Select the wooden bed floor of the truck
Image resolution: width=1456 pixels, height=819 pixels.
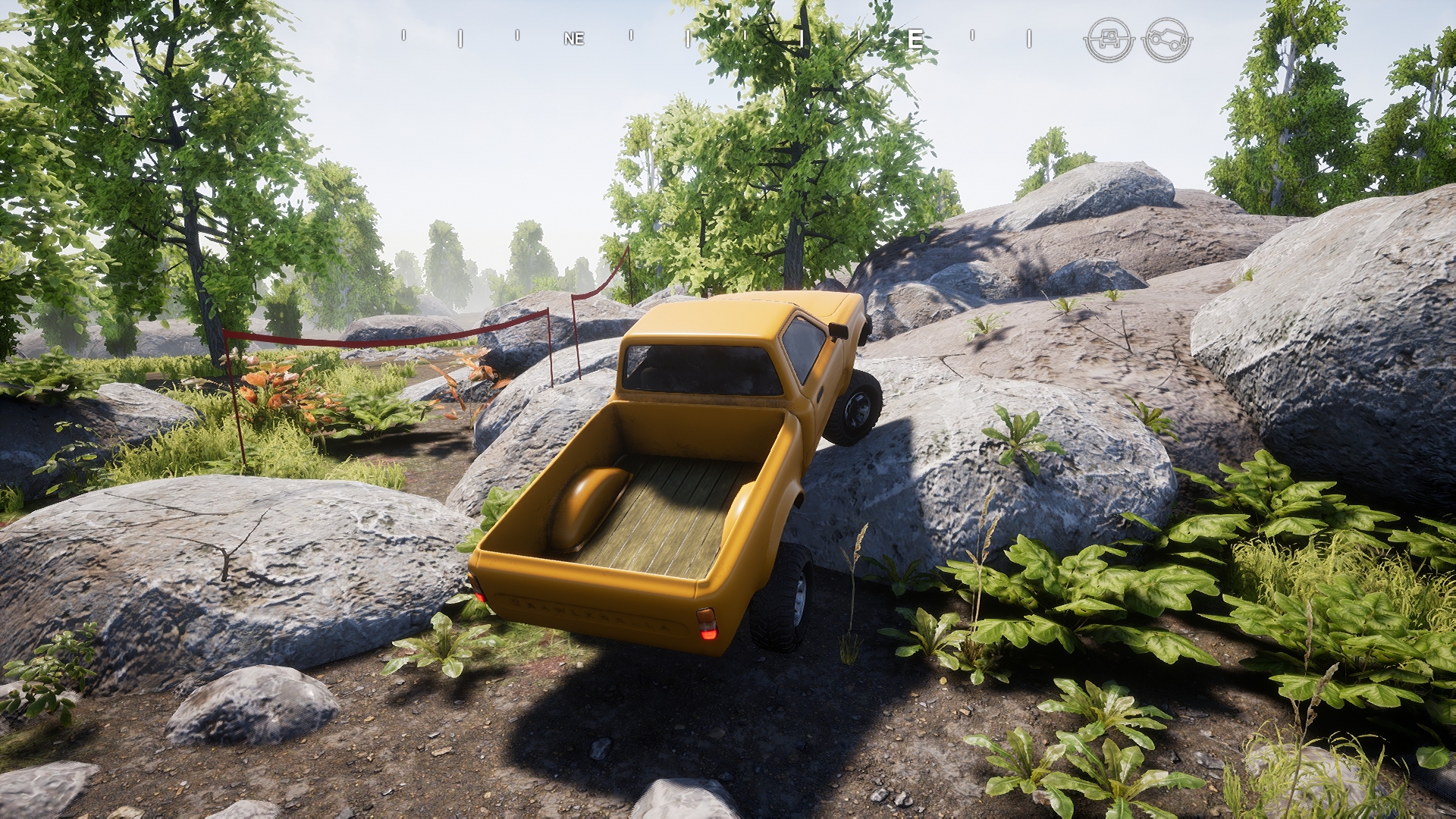667,523
